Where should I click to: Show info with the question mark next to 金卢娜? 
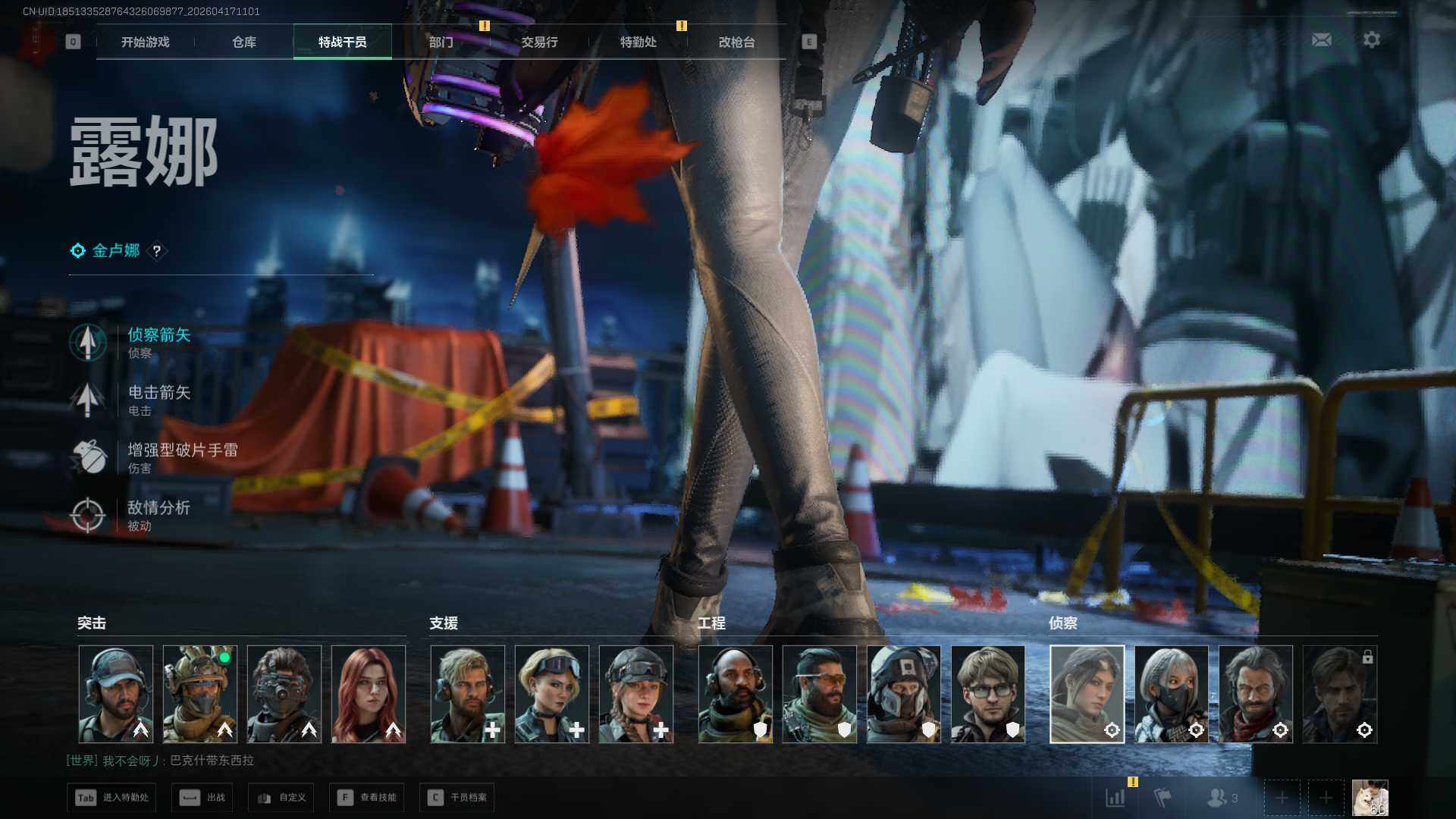tap(157, 251)
